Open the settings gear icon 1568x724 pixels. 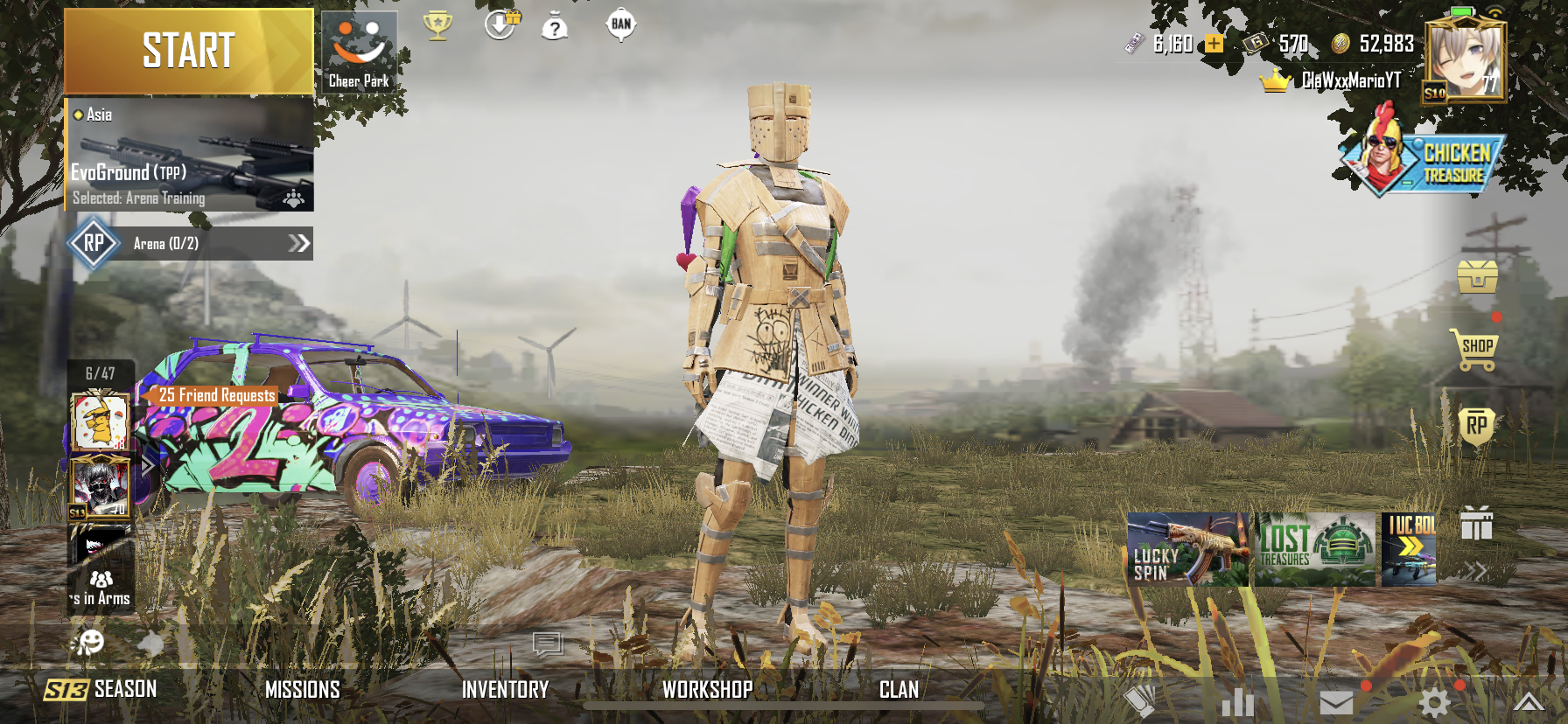tap(1434, 701)
